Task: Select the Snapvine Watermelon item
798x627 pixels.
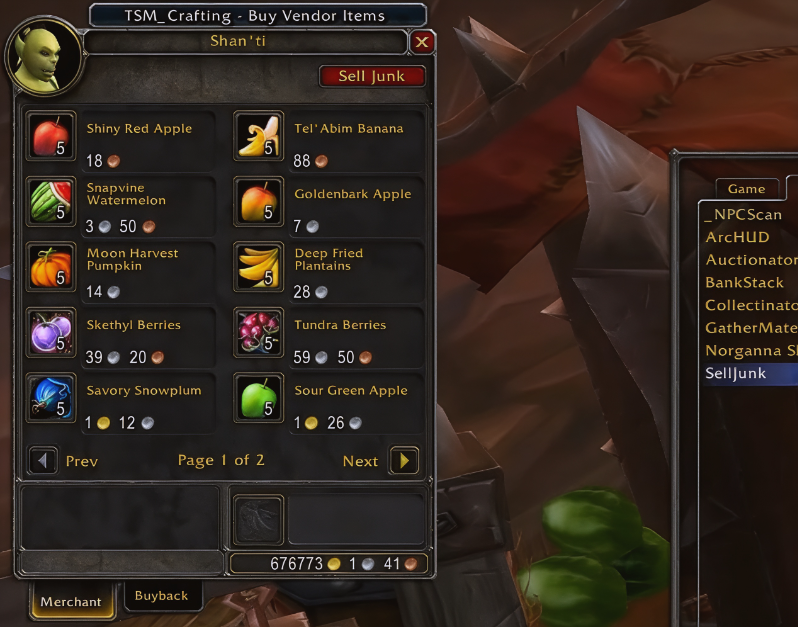Action: pos(50,201)
